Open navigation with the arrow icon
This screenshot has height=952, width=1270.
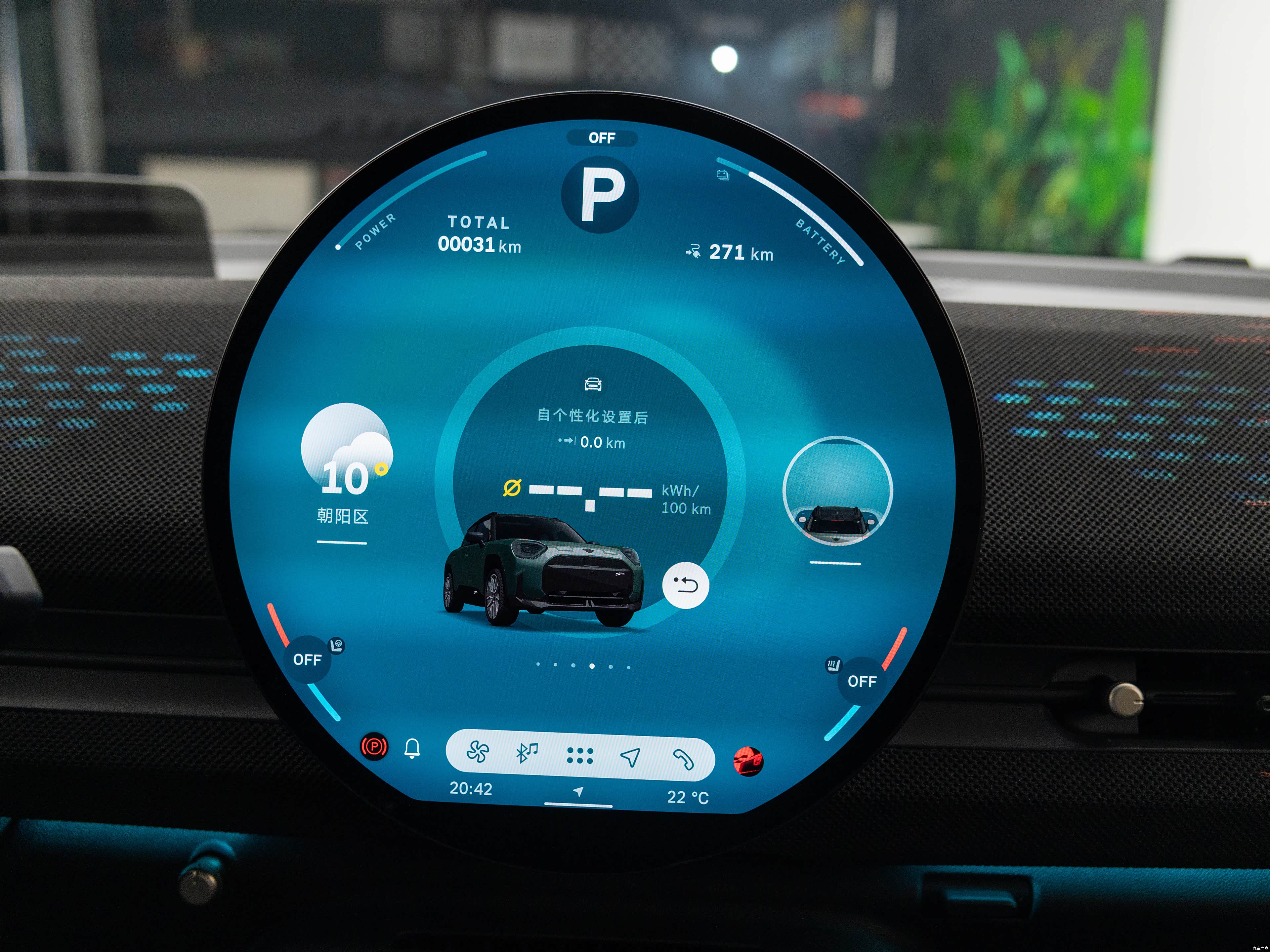point(630,757)
